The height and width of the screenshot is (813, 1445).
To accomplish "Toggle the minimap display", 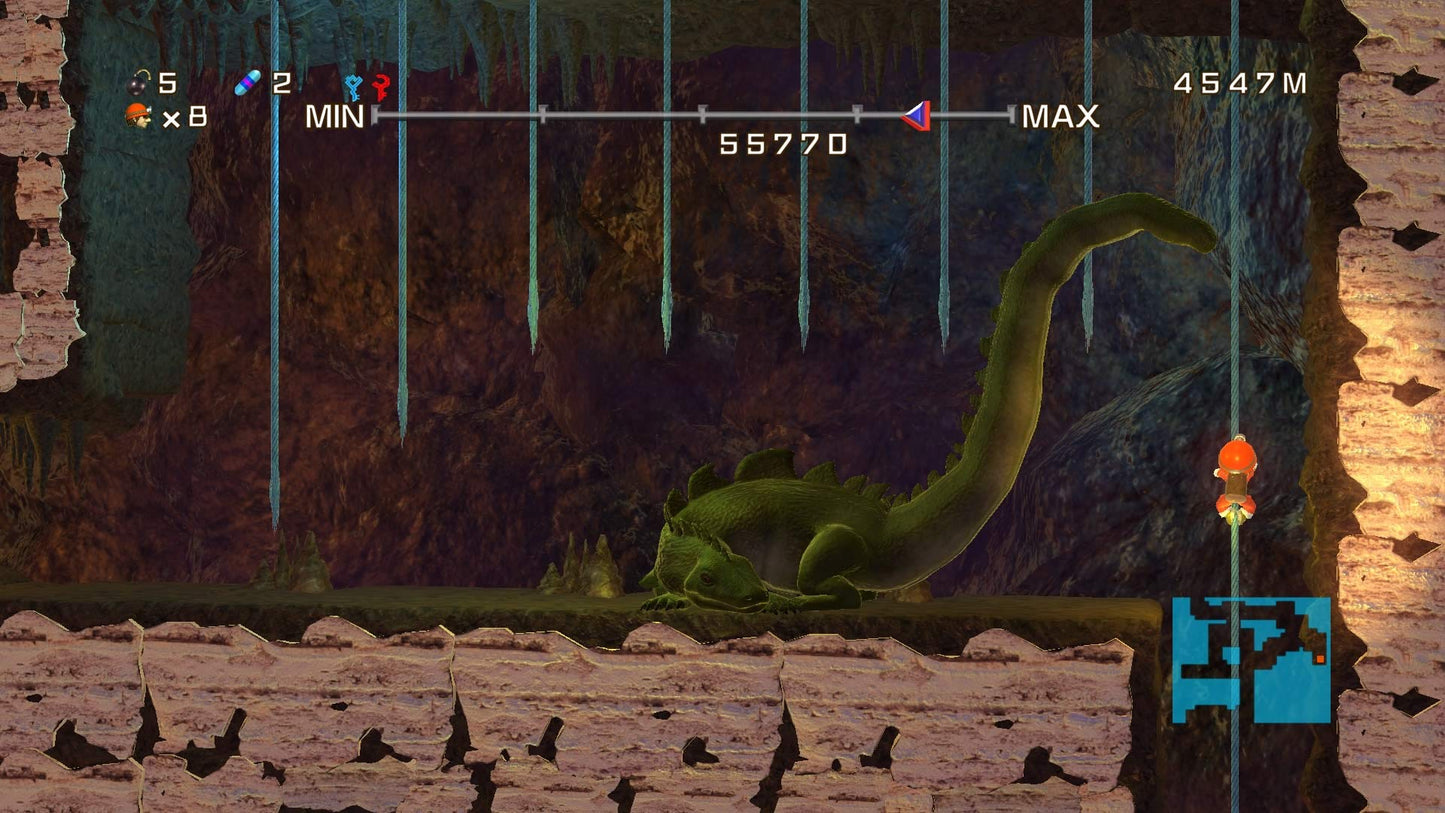I will point(1250,660).
